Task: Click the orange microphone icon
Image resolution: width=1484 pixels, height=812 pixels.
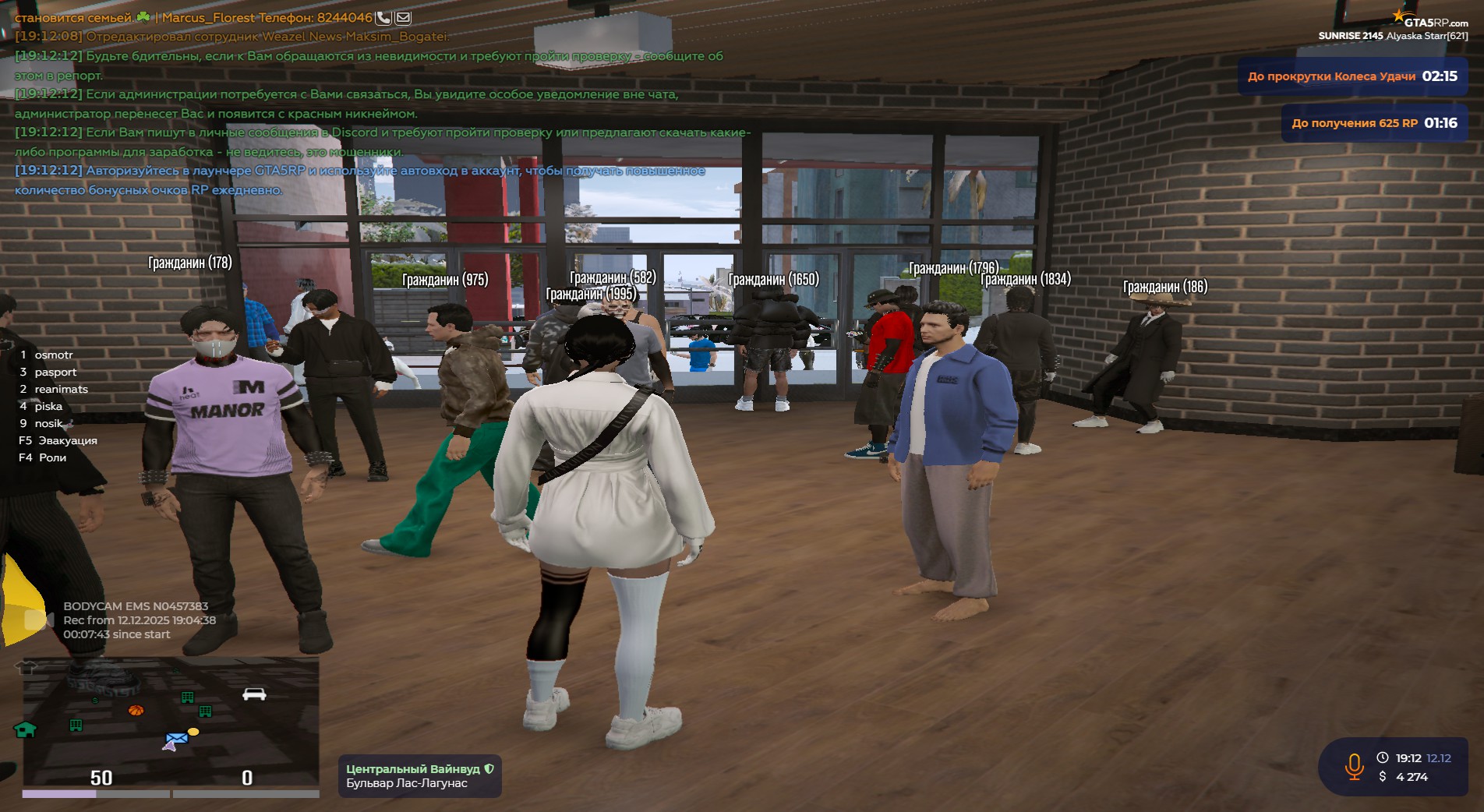Action: tap(1354, 767)
